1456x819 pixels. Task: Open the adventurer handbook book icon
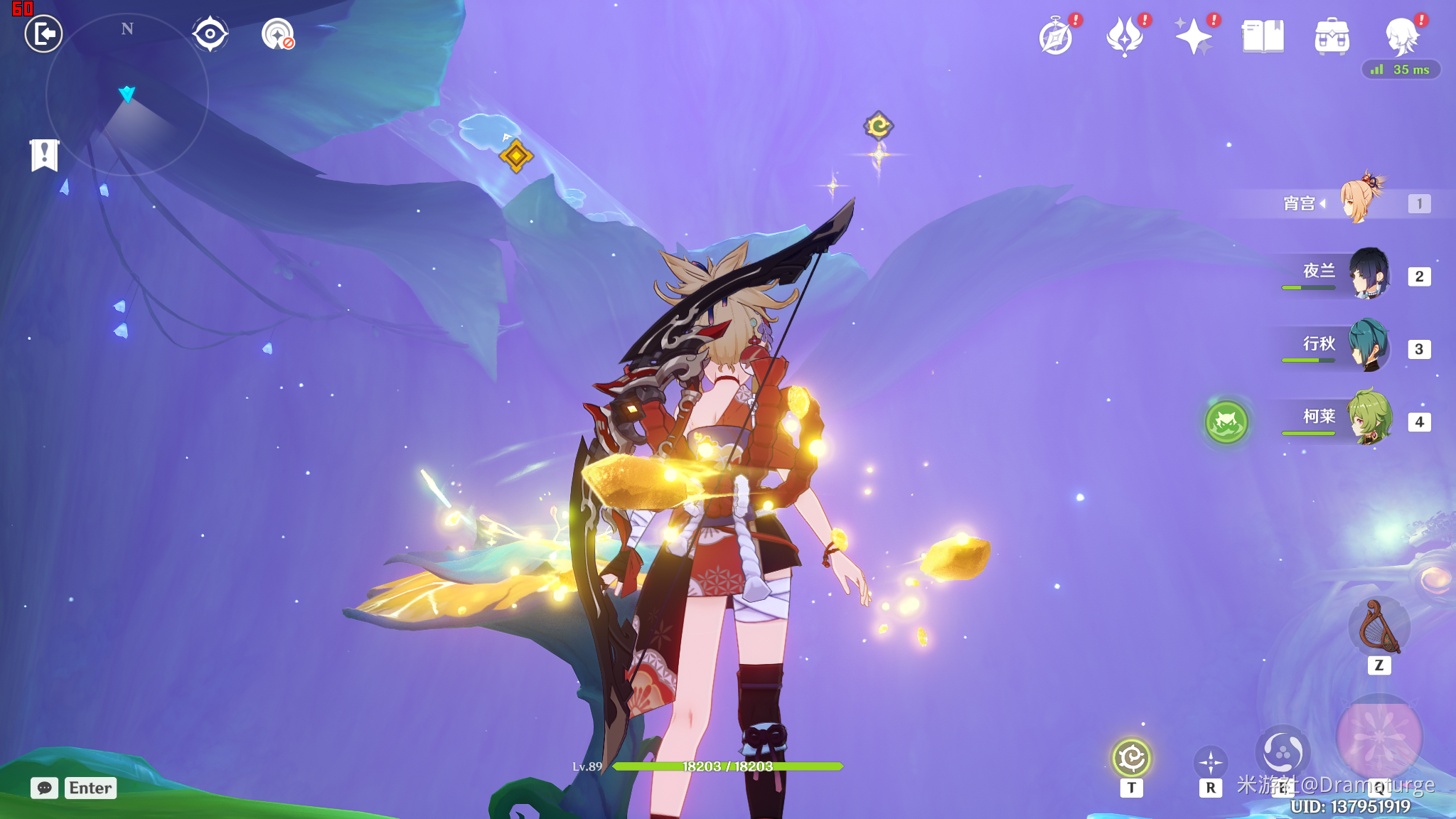pyautogui.click(x=1263, y=36)
